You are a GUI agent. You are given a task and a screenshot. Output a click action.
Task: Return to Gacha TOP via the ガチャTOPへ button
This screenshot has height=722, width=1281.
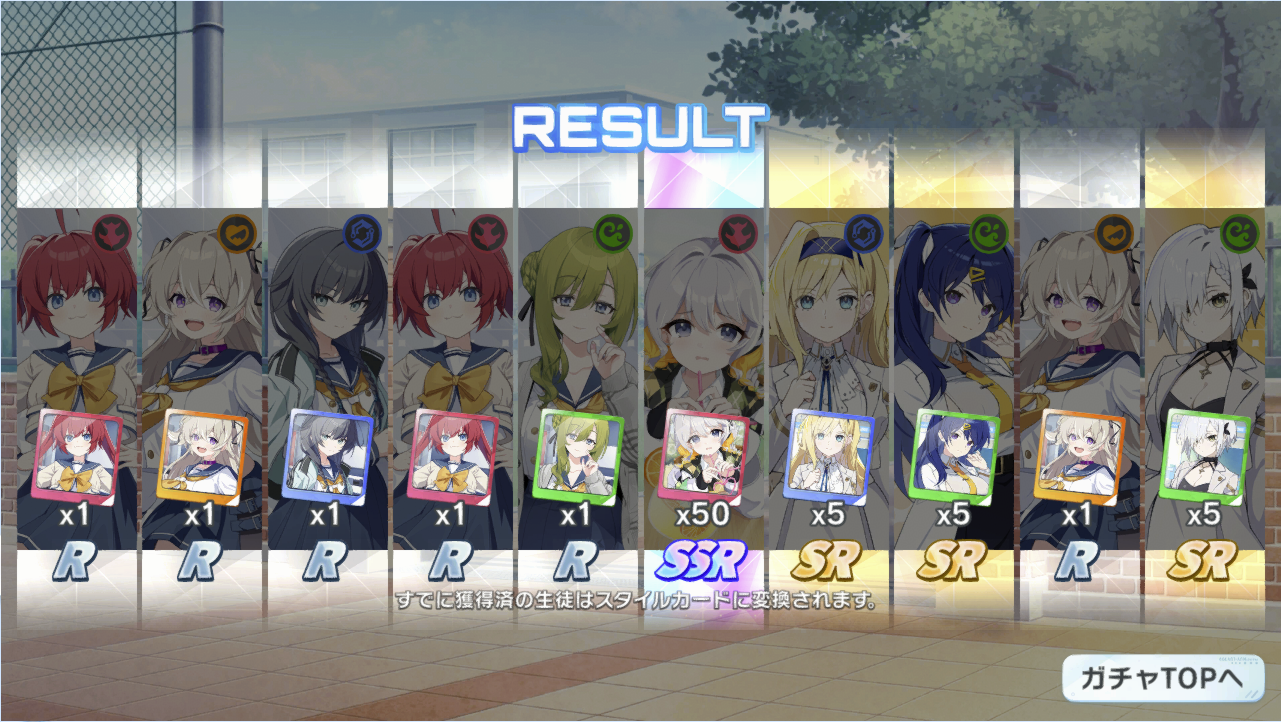[1162, 677]
